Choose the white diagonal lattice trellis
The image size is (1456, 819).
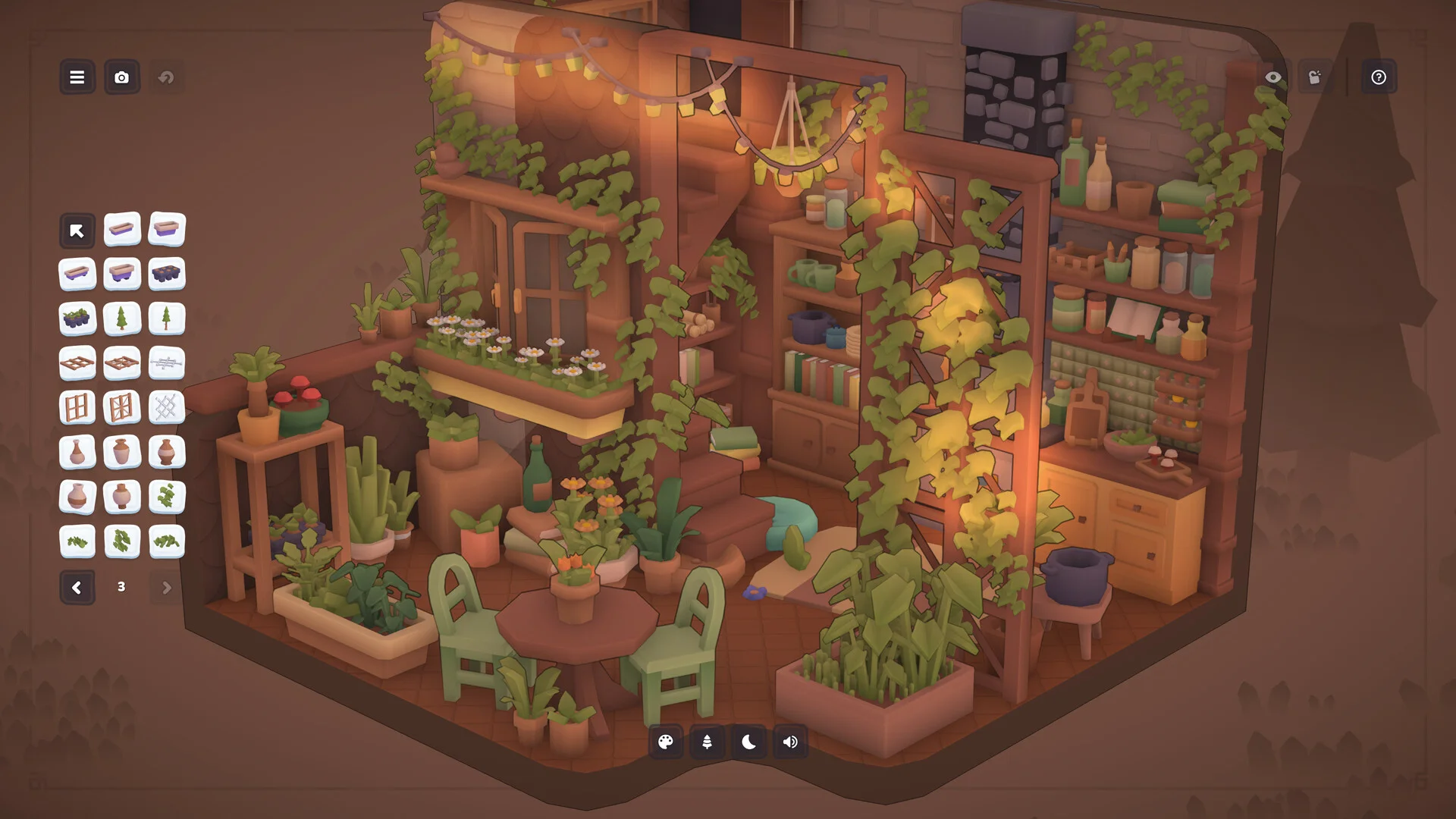click(167, 408)
